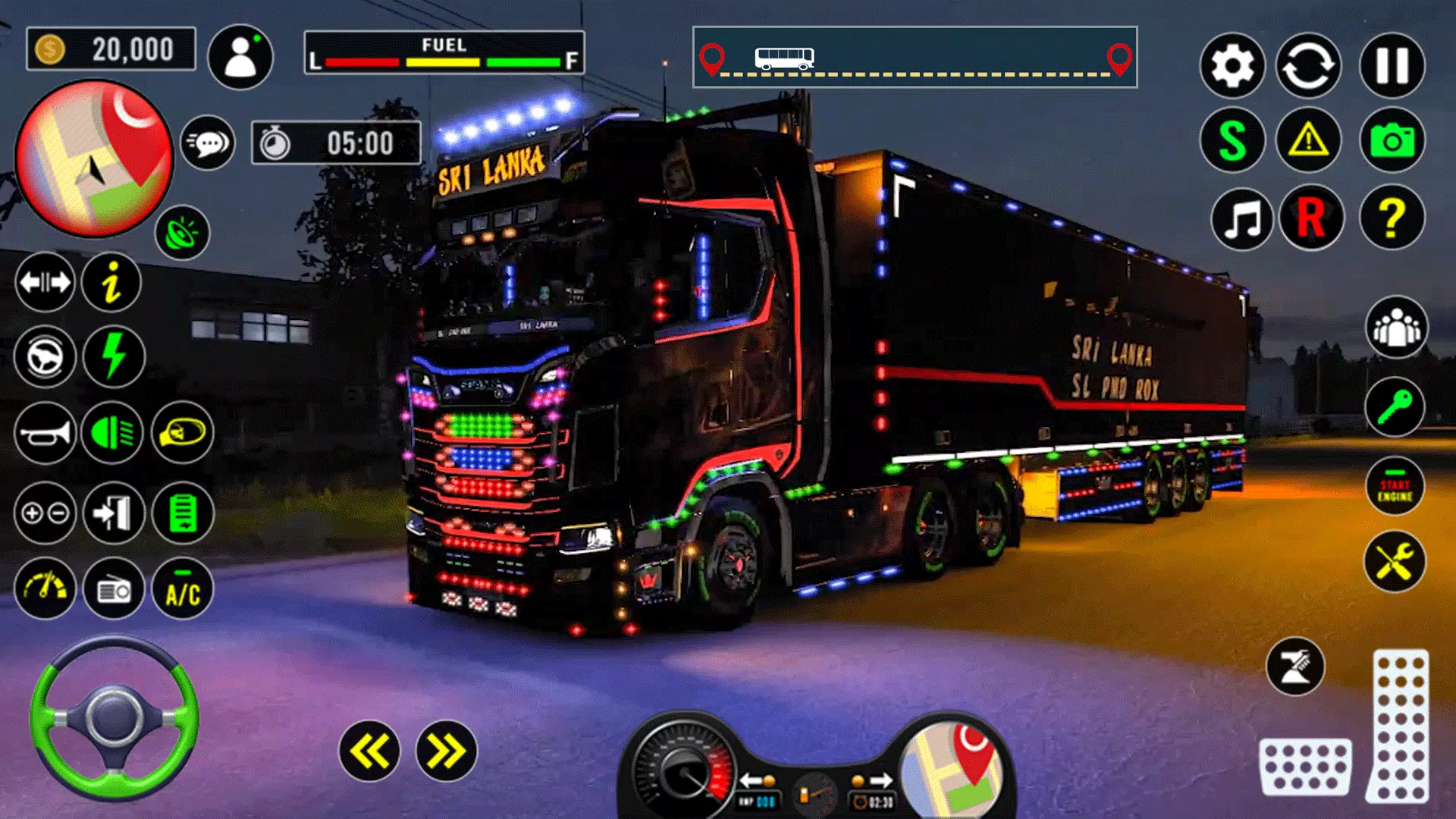Image resolution: width=1456 pixels, height=819 pixels.
Task: Click the green steering wheel
Action: pos(114,717)
